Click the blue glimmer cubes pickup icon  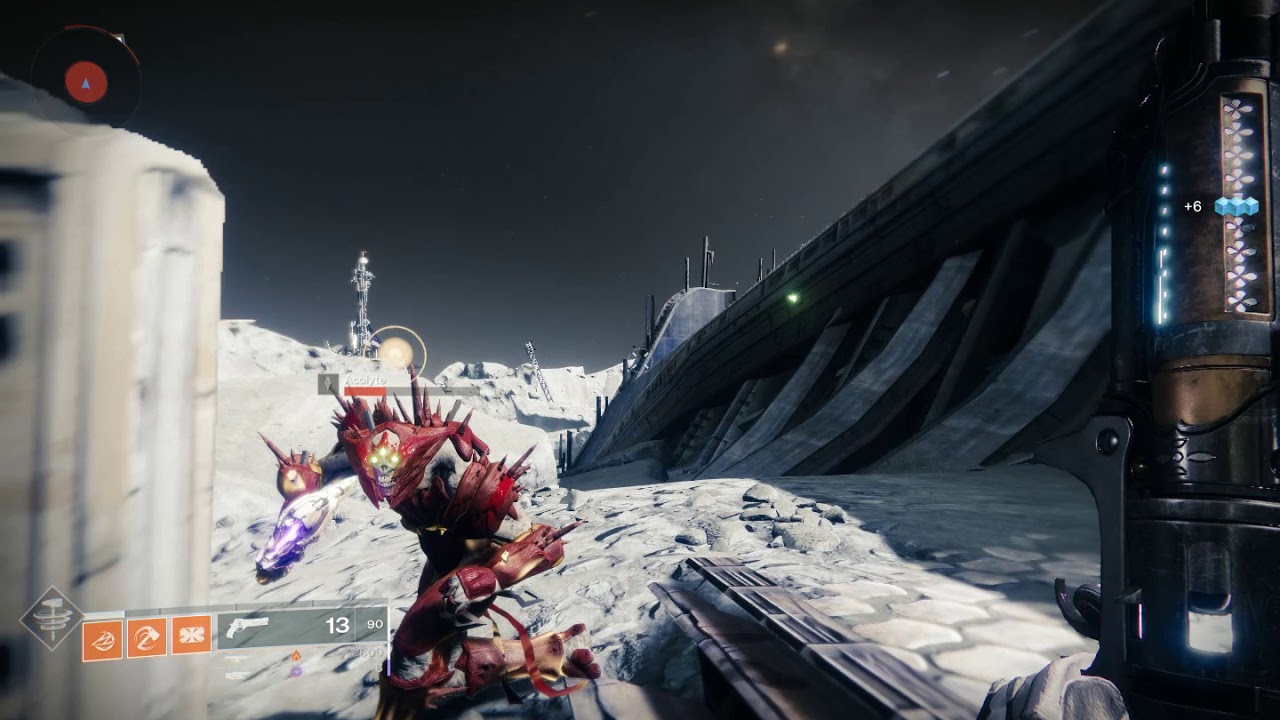coord(1236,206)
